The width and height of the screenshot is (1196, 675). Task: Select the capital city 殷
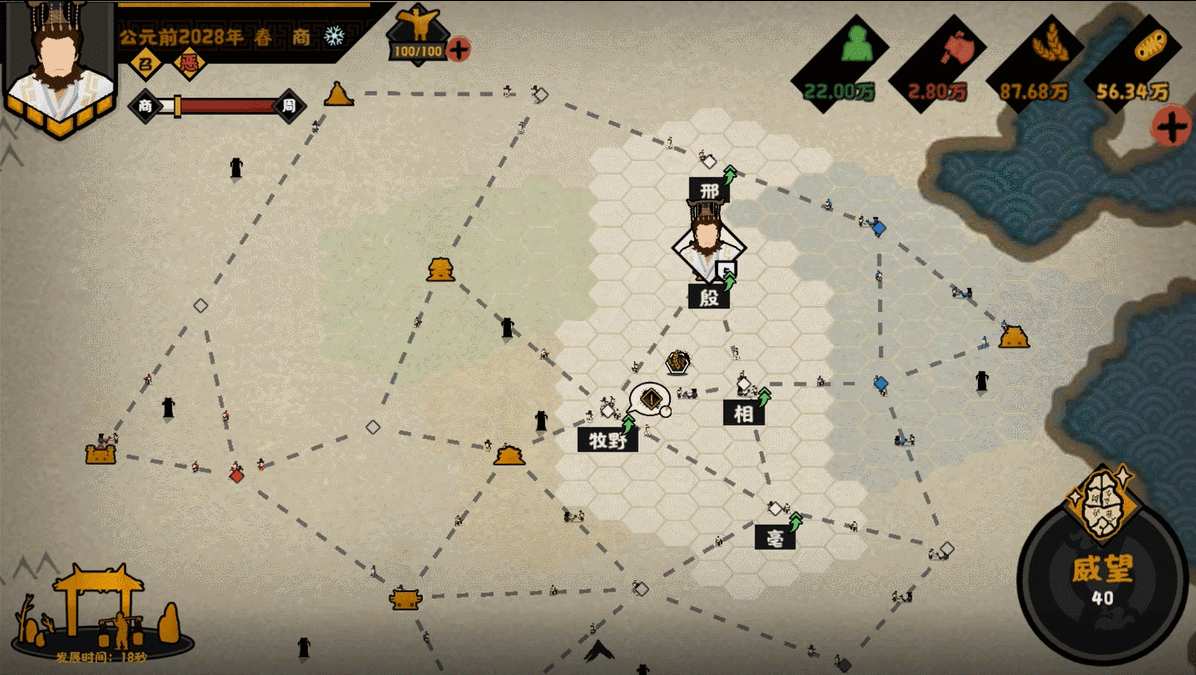point(708,296)
